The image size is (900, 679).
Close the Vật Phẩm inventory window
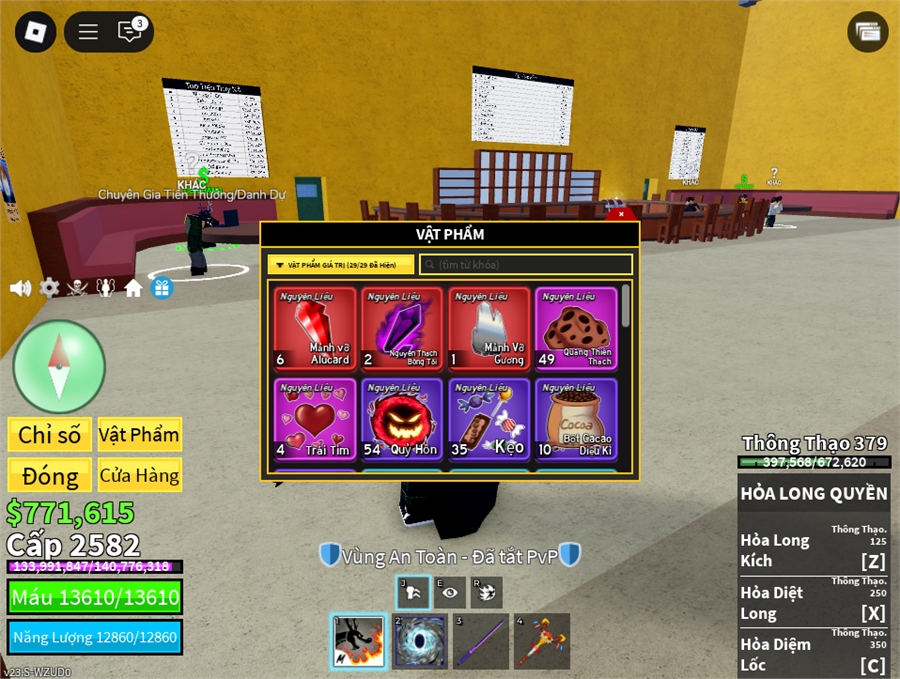point(621,213)
